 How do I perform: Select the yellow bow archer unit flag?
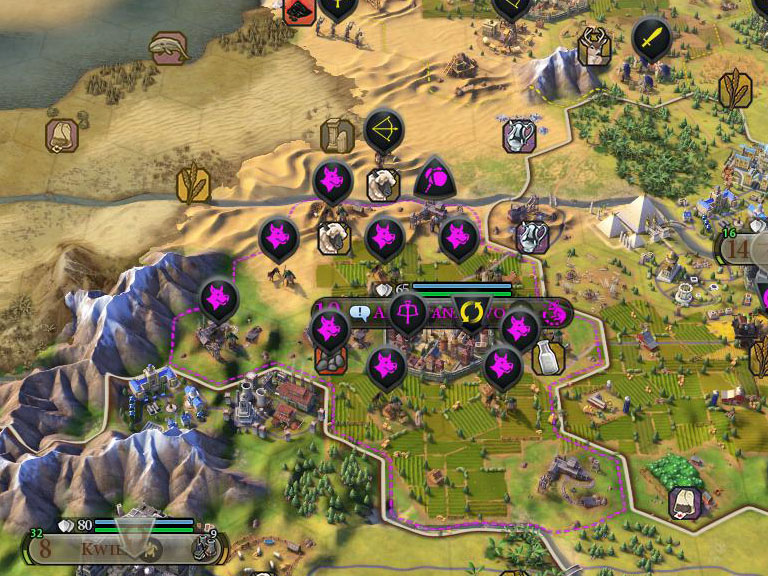coord(383,130)
